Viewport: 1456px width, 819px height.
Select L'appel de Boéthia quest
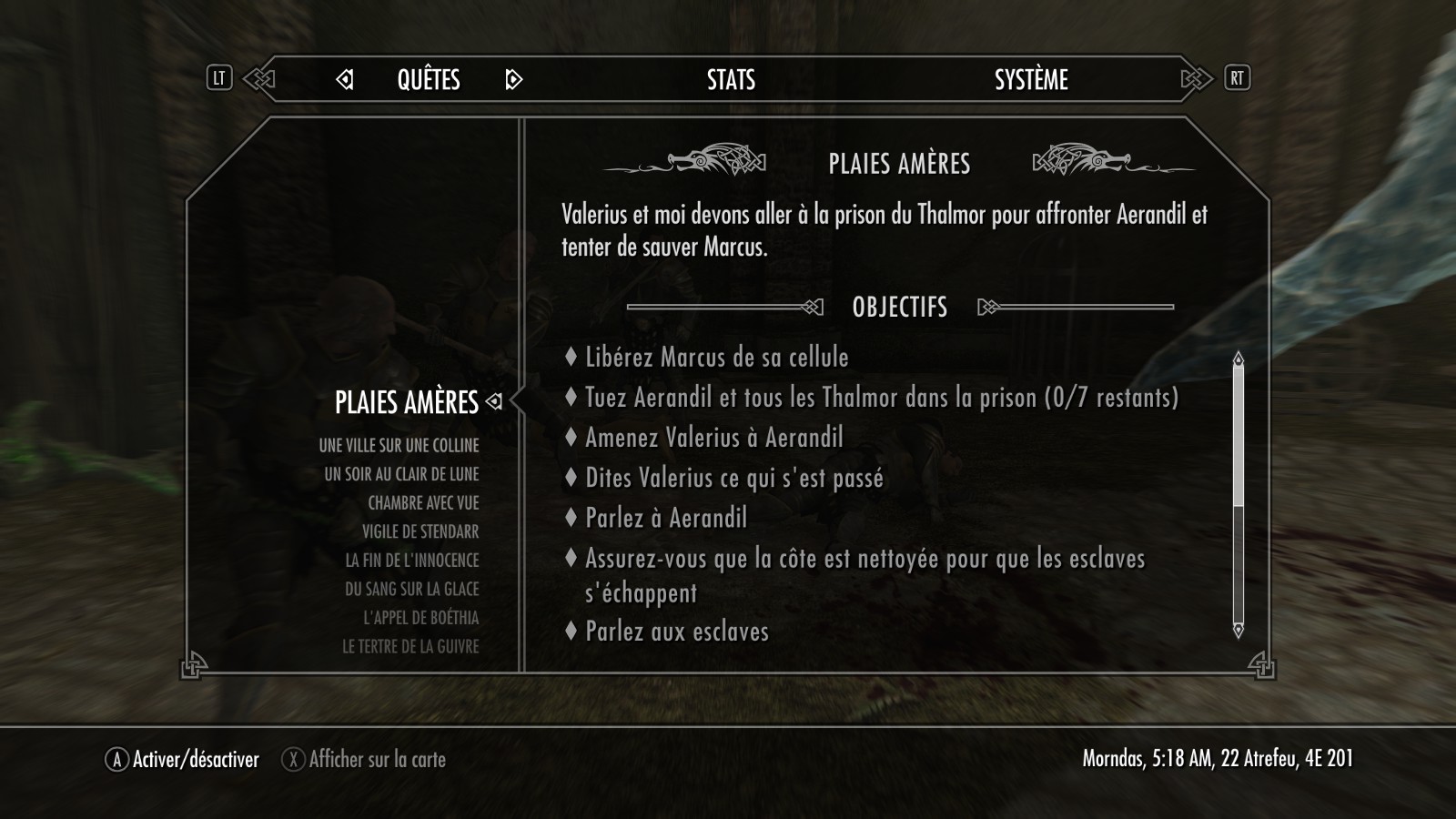(x=420, y=618)
